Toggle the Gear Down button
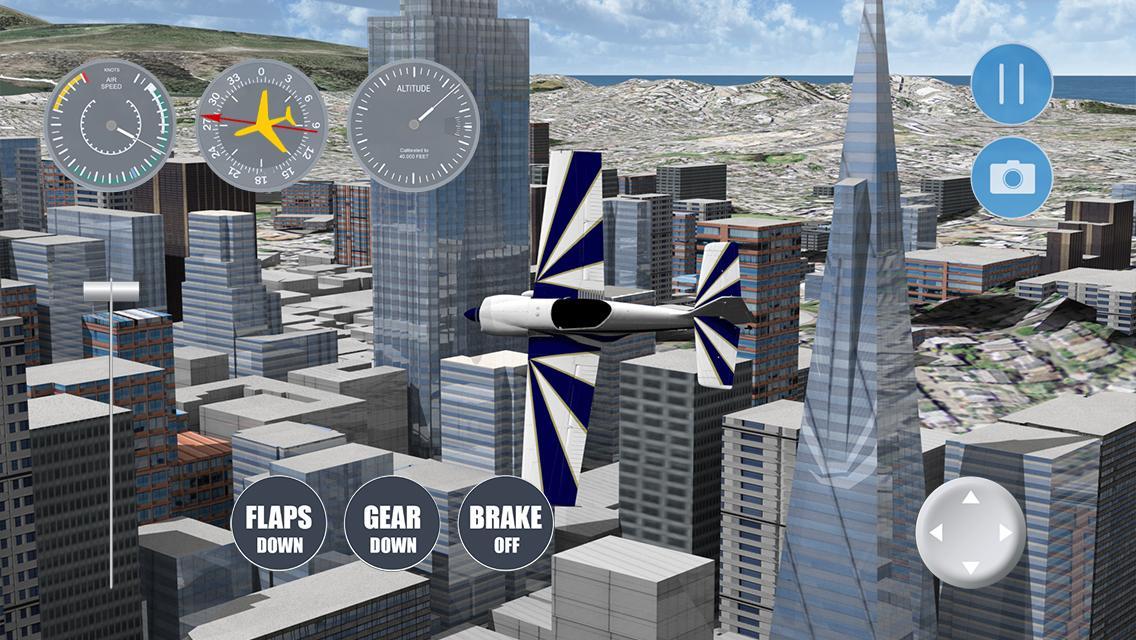Image resolution: width=1136 pixels, height=640 pixels. pyautogui.click(x=392, y=527)
